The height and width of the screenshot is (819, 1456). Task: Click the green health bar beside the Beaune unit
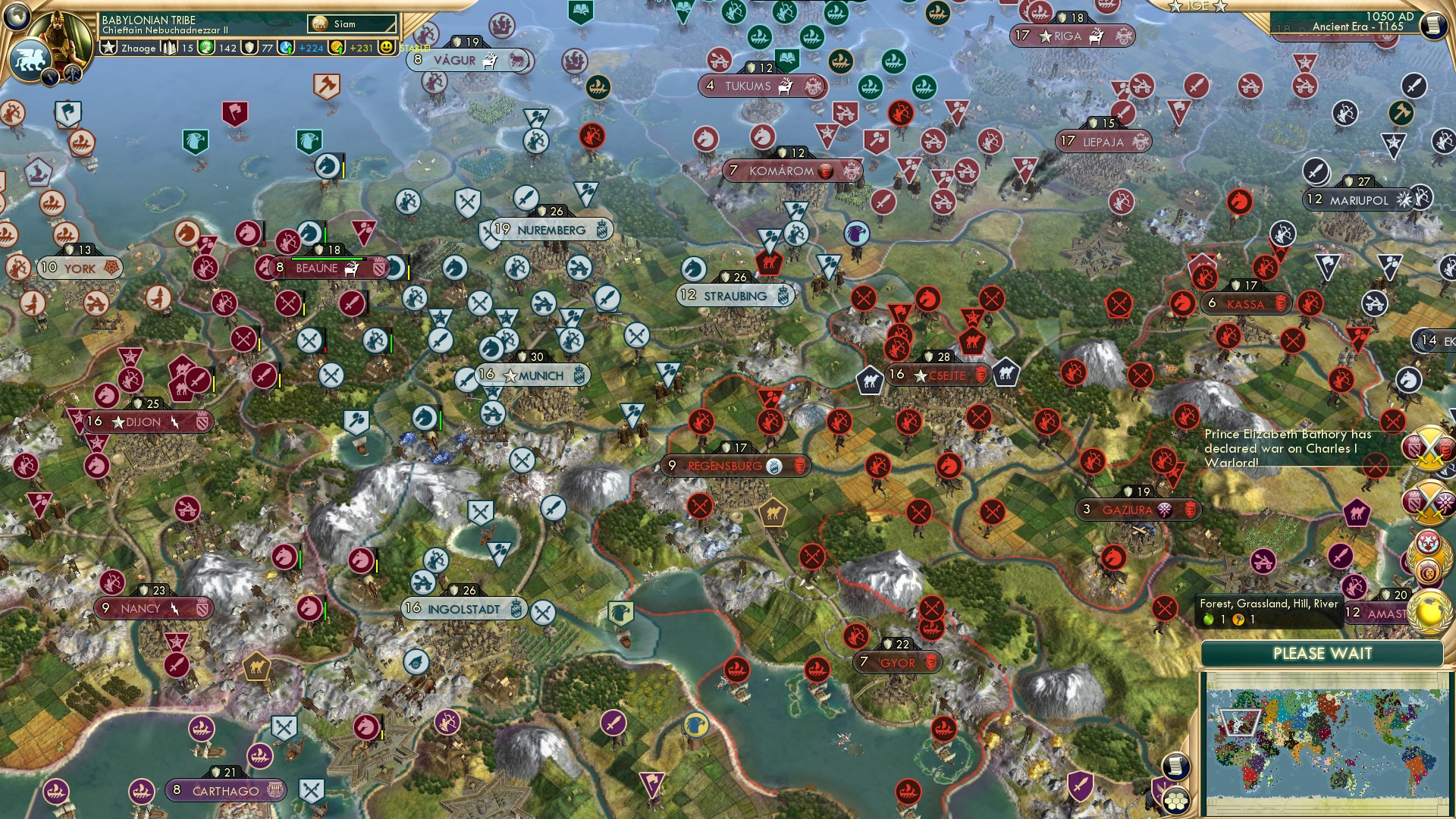click(325, 235)
